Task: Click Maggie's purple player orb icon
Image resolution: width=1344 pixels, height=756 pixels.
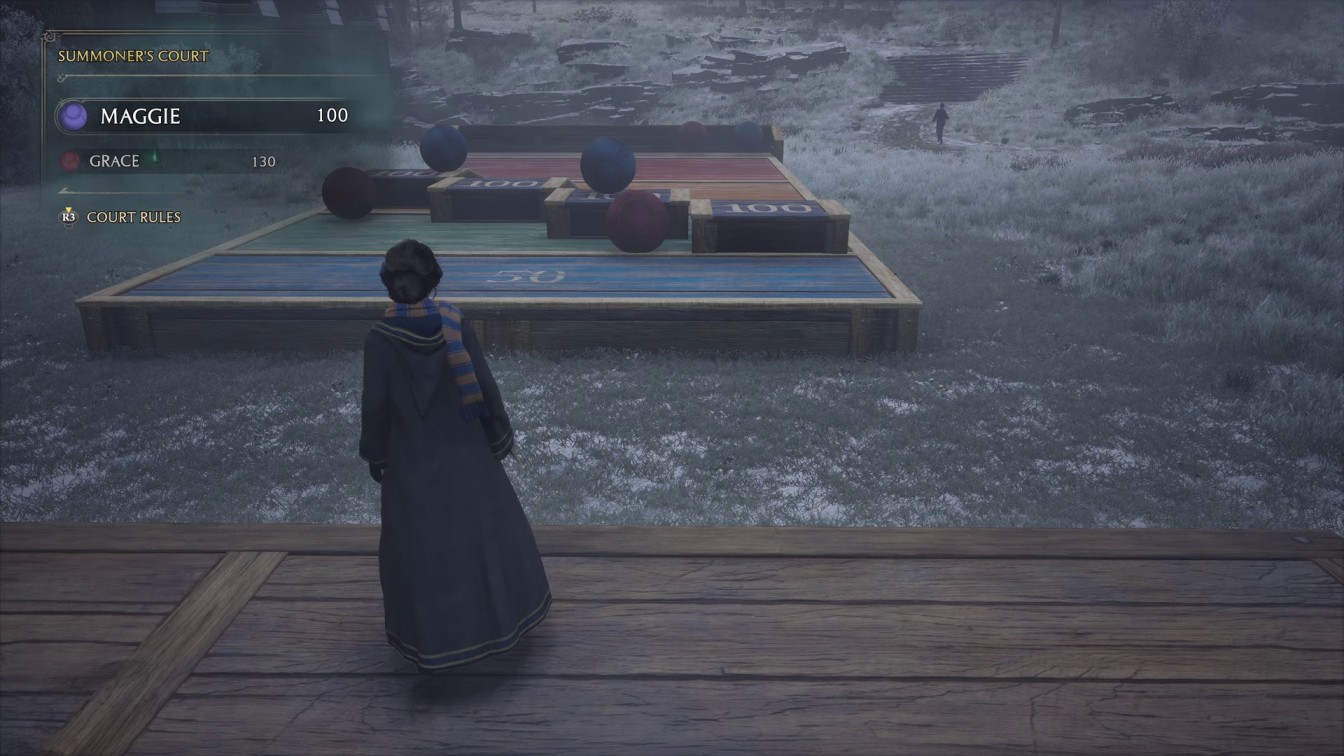Action: [75, 115]
